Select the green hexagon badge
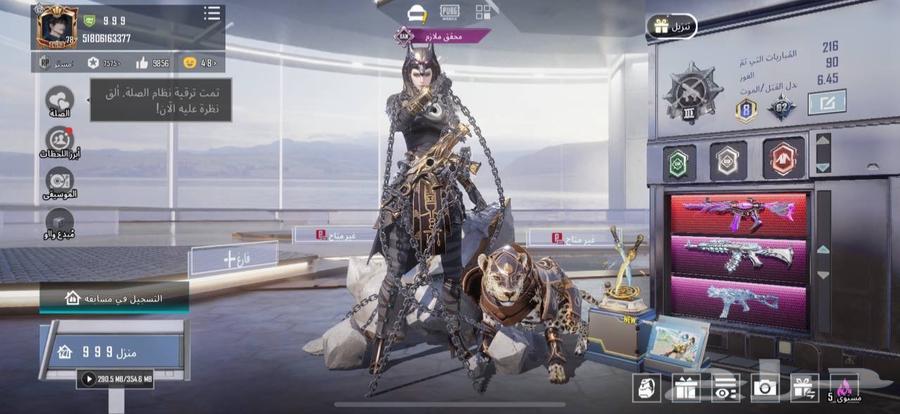This screenshot has width=900, height=414. tap(678, 158)
